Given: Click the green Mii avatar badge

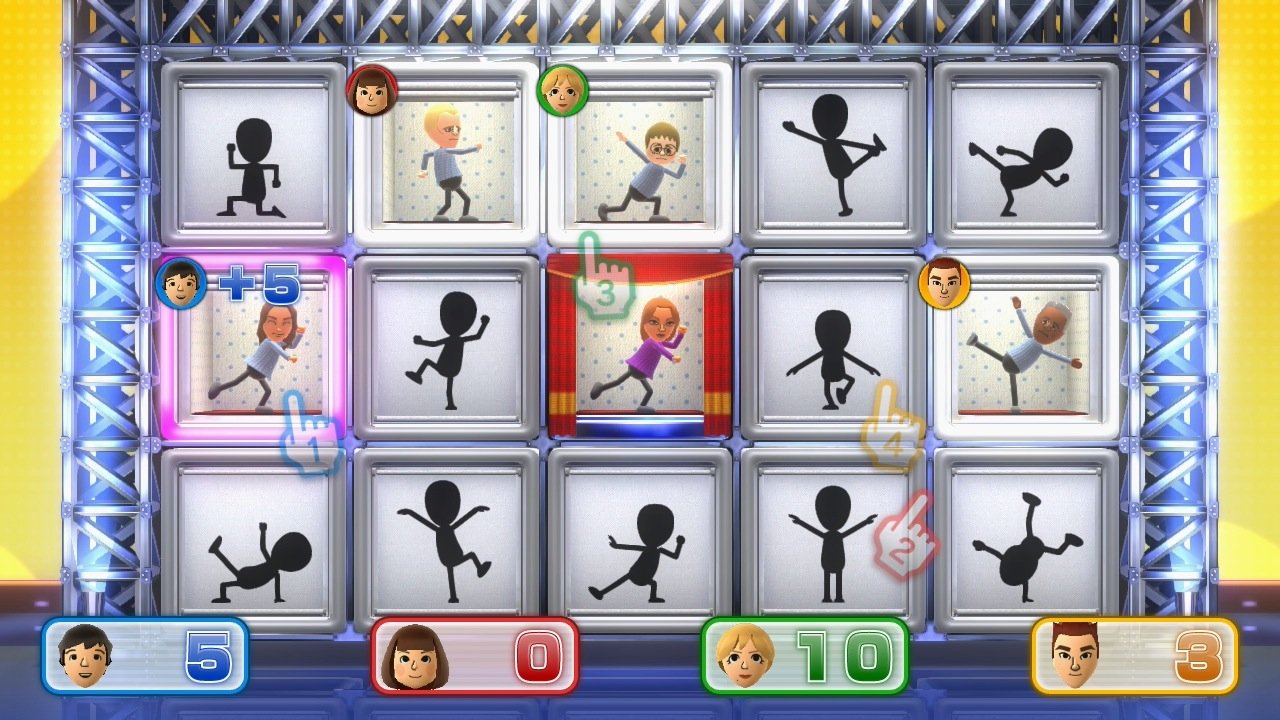Looking at the screenshot, I should (x=563, y=92).
